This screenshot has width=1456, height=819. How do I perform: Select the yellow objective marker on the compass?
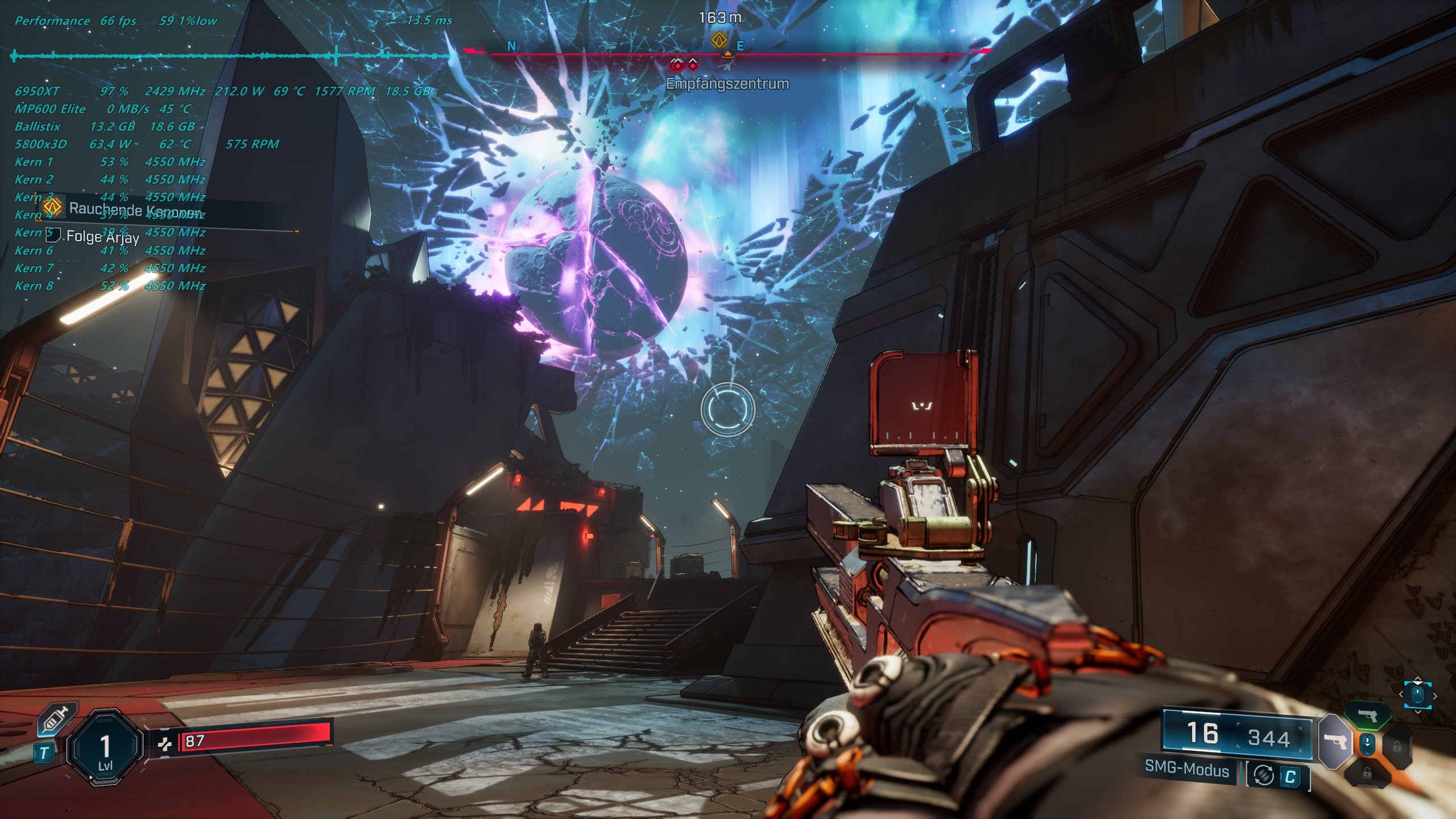pos(719,40)
